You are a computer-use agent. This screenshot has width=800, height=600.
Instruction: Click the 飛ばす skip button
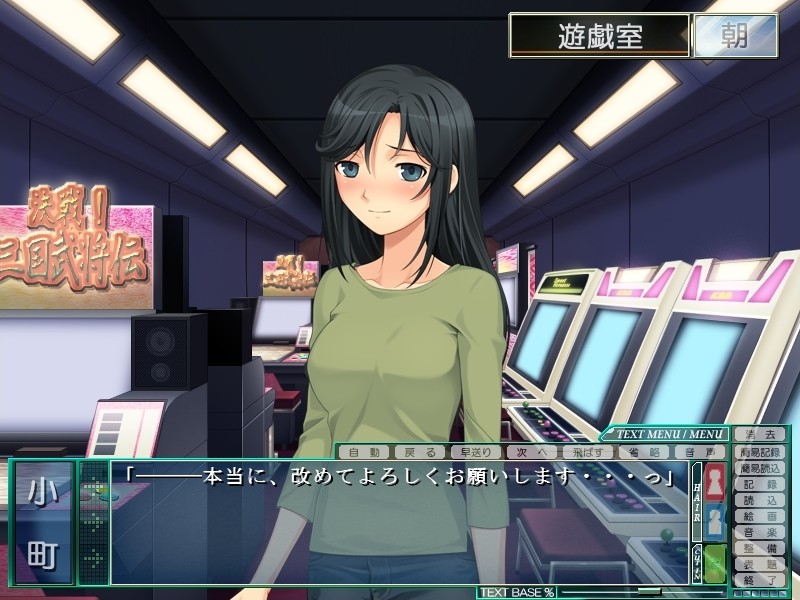pyautogui.click(x=587, y=452)
